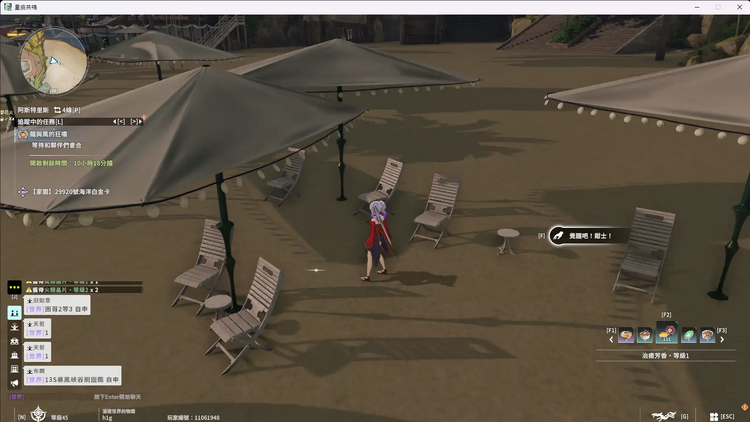
Task: Open the circular minimap
Action: pyautogui.click(x=53, y=60)
